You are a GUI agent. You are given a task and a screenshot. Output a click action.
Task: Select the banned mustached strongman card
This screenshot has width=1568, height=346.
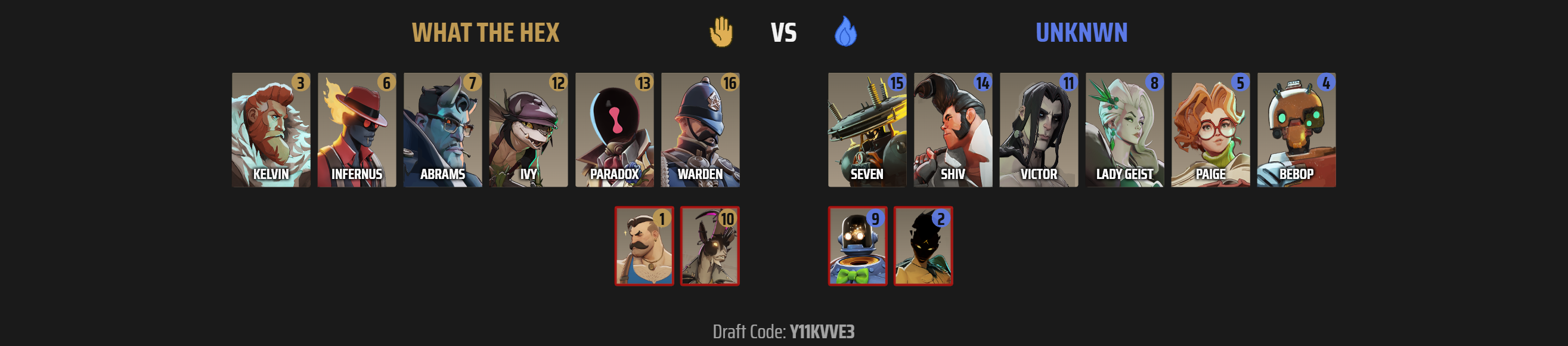coord(644,246)
